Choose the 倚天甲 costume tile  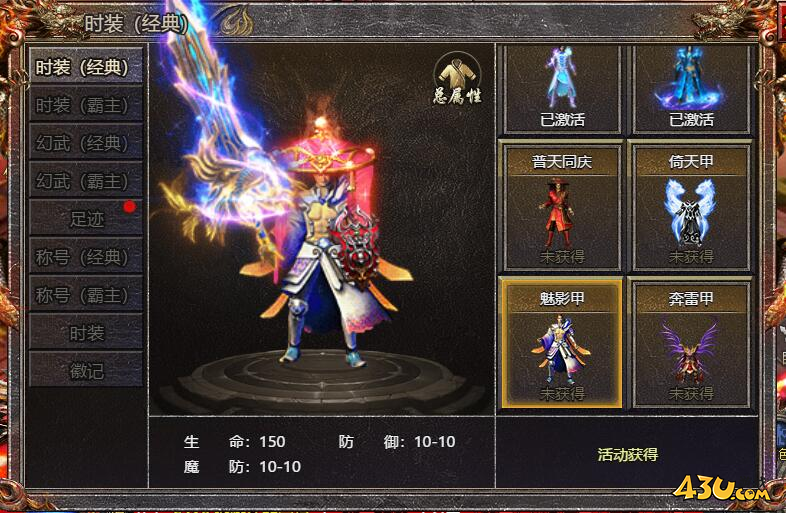690,206
